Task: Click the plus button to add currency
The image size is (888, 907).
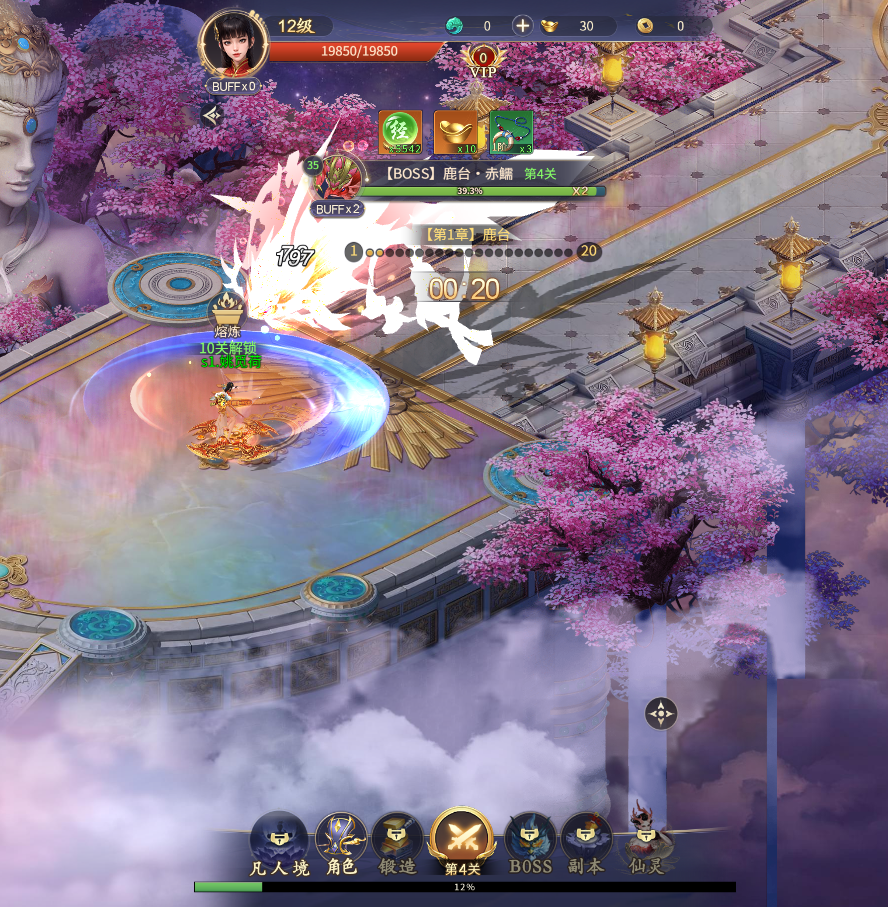Action: [x=522, y=26]
